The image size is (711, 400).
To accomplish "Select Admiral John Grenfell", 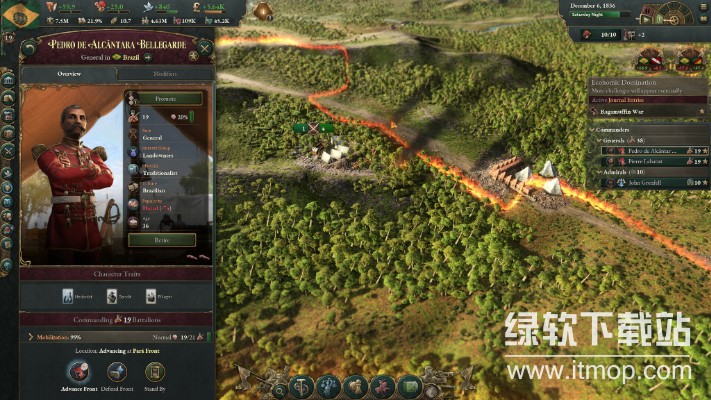I will coord(640,183).
